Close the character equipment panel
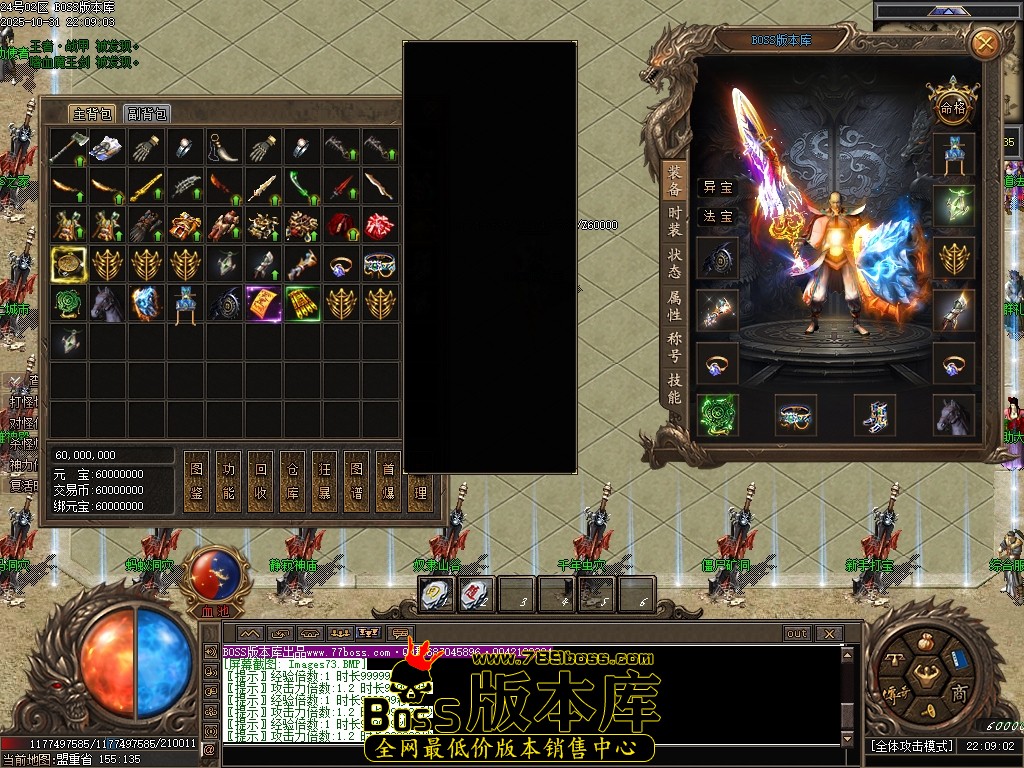Viewport: 1024px width, 768px height. tap(985, 43)
